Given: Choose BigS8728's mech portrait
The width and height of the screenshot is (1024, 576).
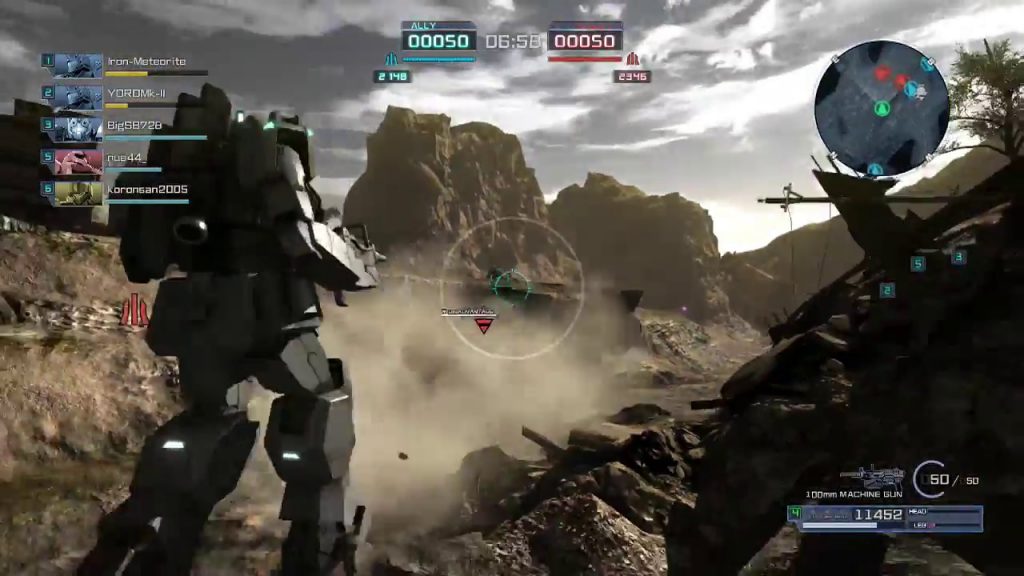Looking at the screenshot, I should click(x=78, y=129).
